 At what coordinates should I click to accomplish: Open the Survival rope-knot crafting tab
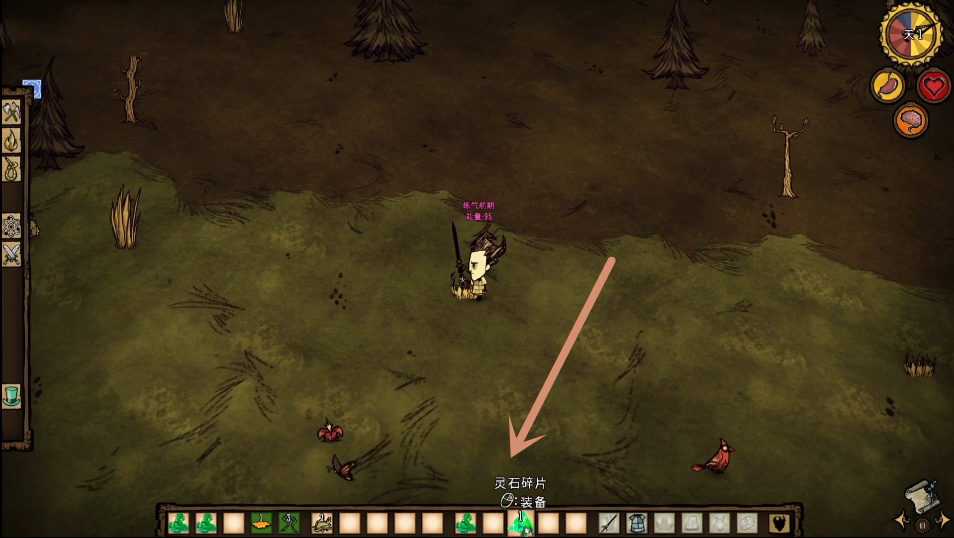click(12, 168)
